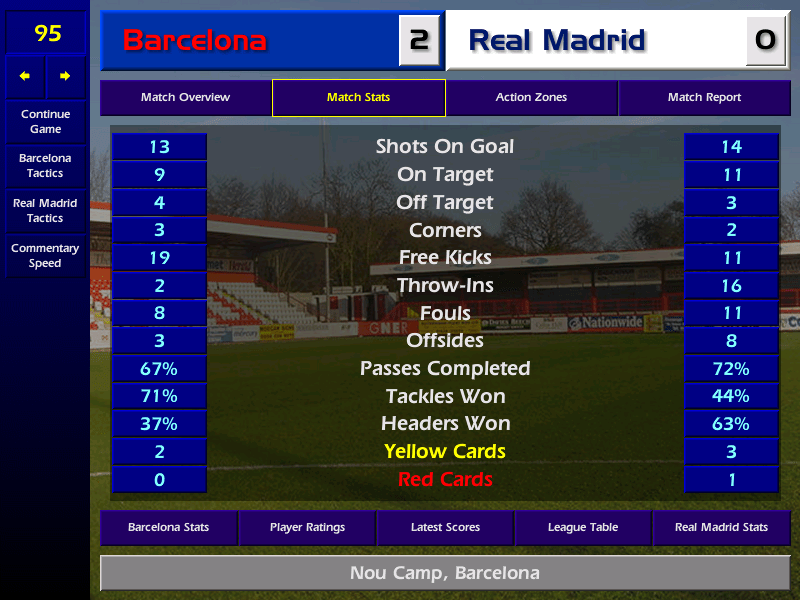View the Match Report tab
This screenshot has height=600, width=800.
click(704, 98)
